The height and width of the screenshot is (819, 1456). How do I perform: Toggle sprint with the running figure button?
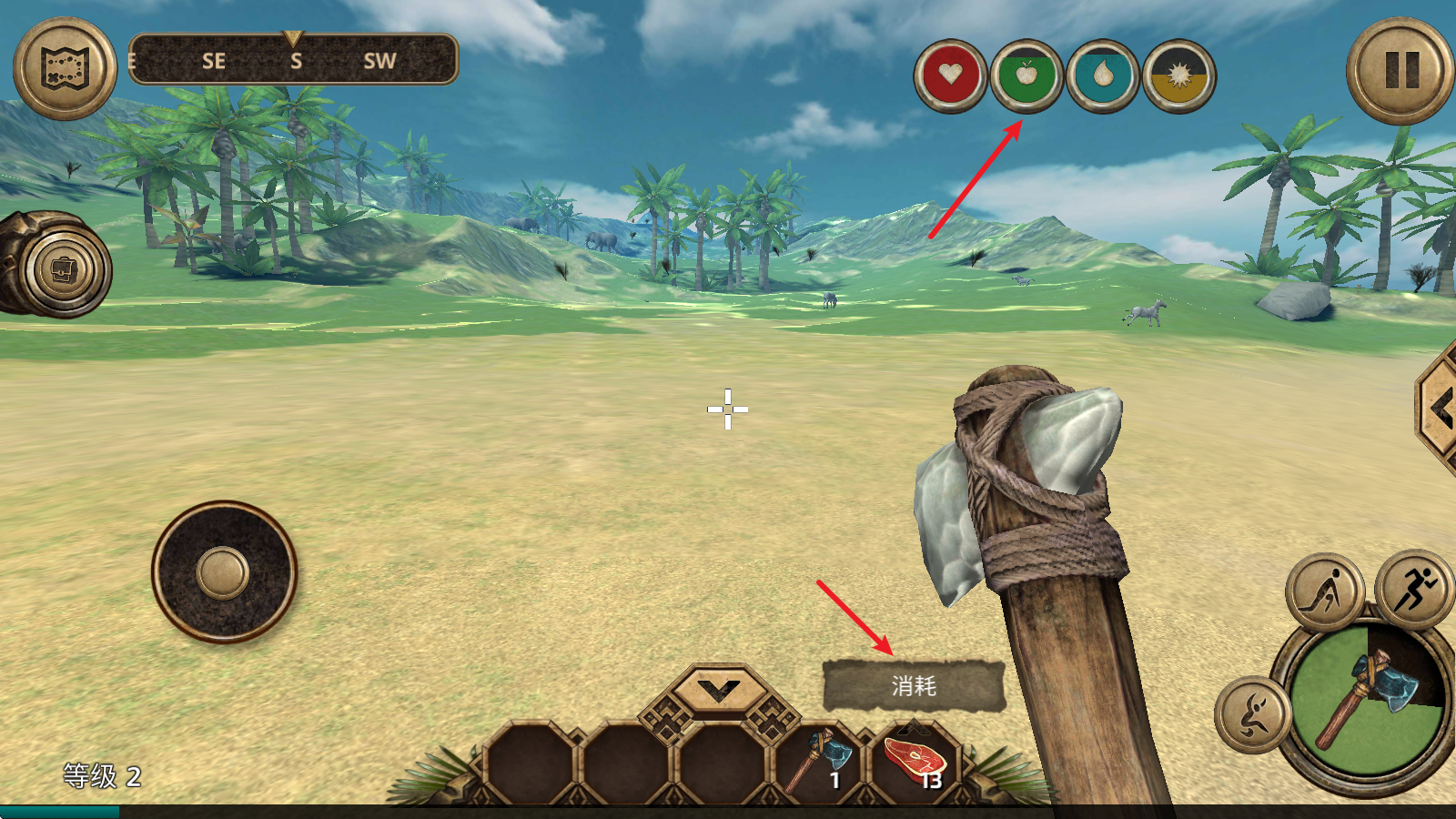click(1413, 590)
